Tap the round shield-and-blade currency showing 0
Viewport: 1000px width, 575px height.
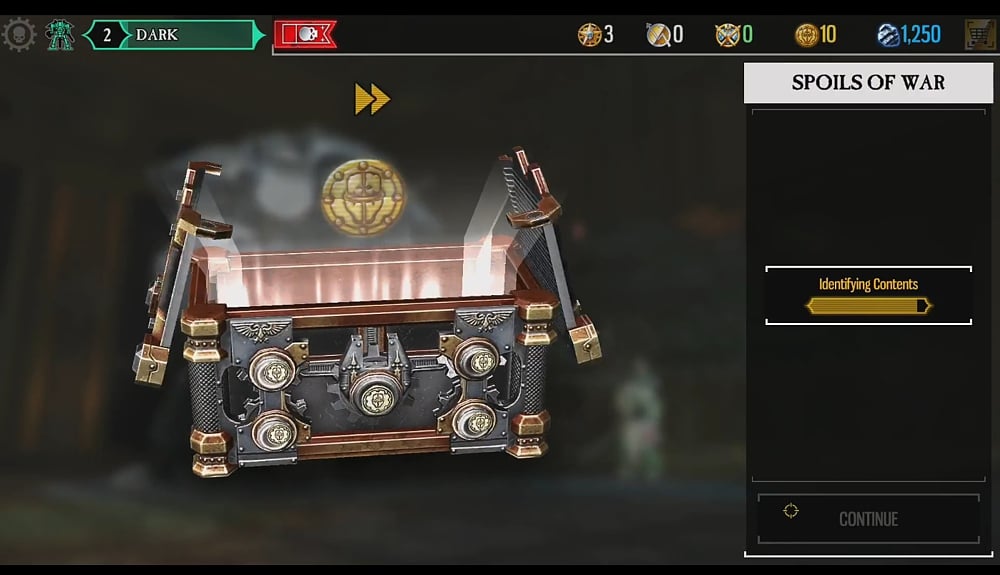coord(664,35)
